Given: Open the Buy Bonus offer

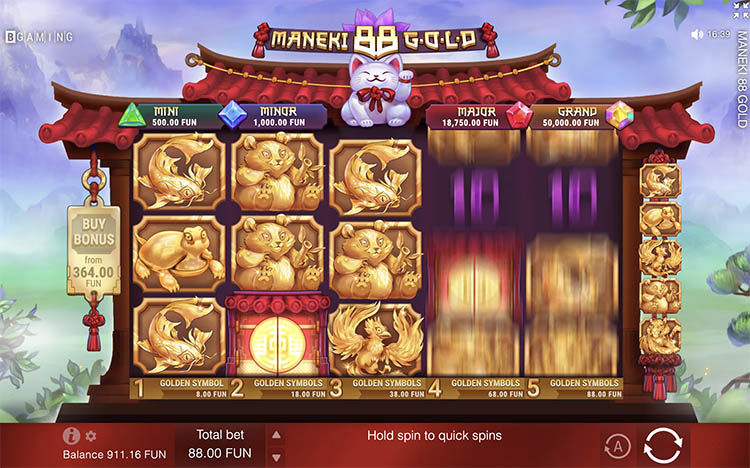Looking at the screenshot, I should pos(93,249).
